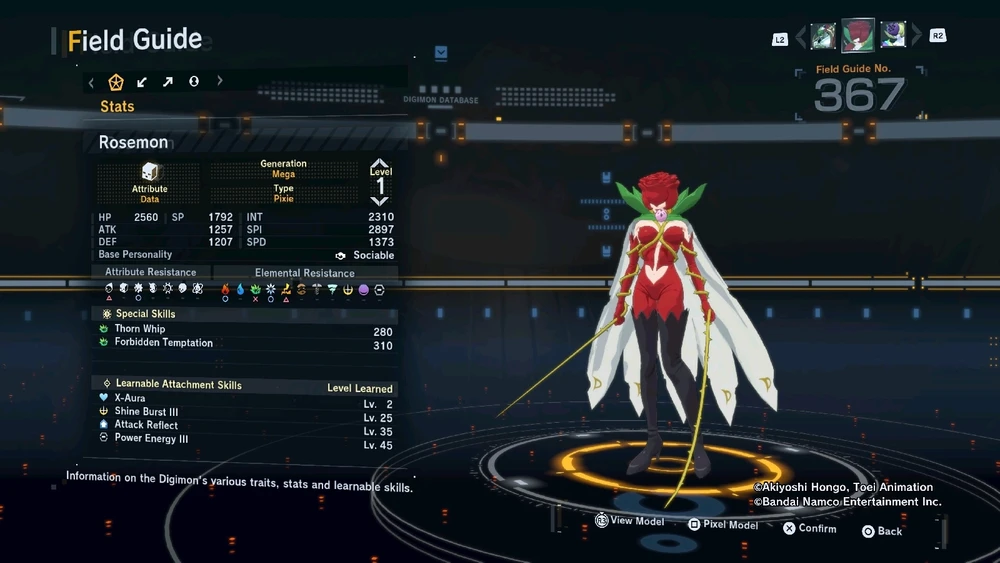Click the left arrow beside the Stats tab icons
Image resolution: width=1000 pixels, height=563 pixels.
pos(91,82)
